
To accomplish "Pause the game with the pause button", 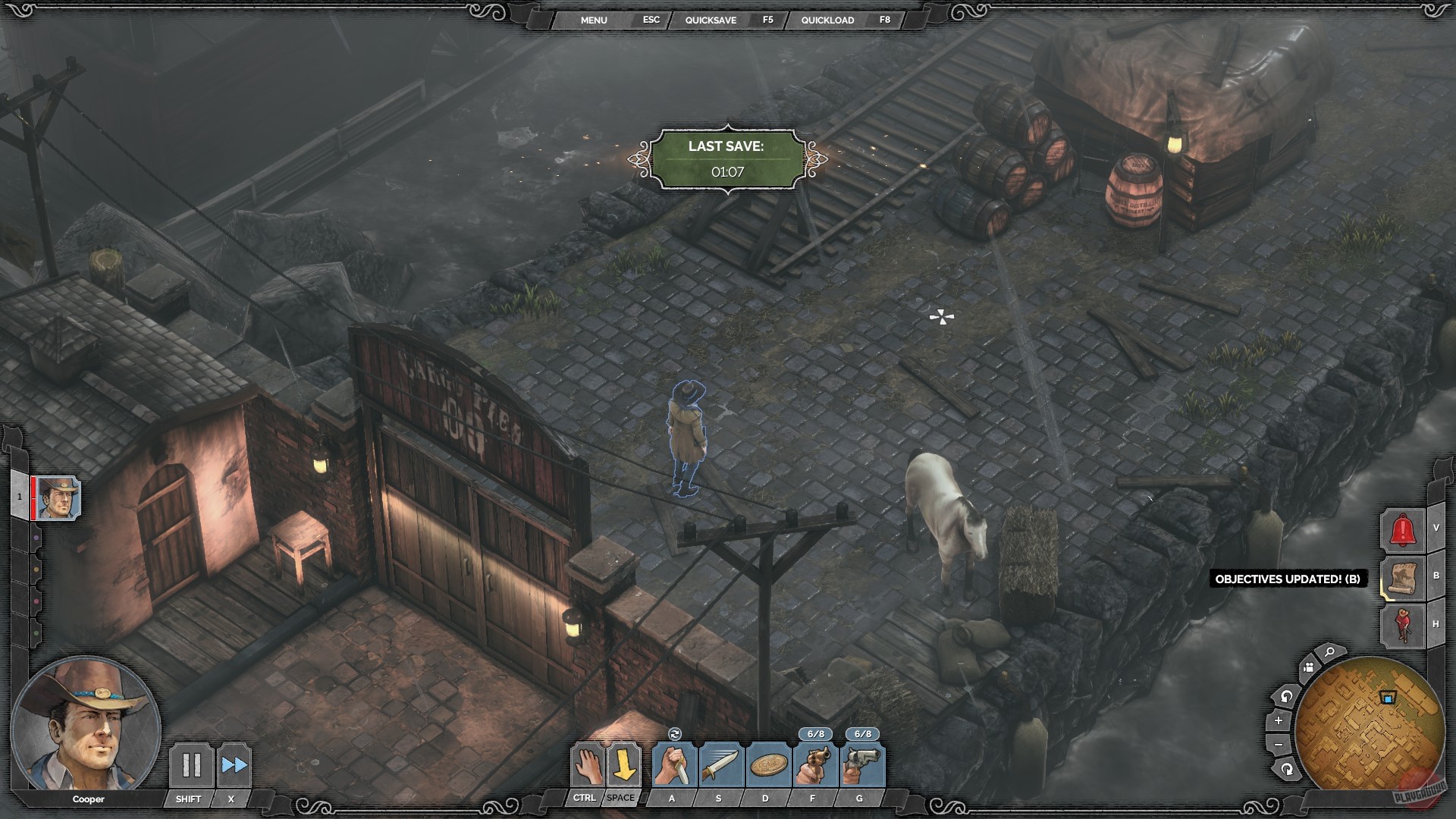I will 191,765.
